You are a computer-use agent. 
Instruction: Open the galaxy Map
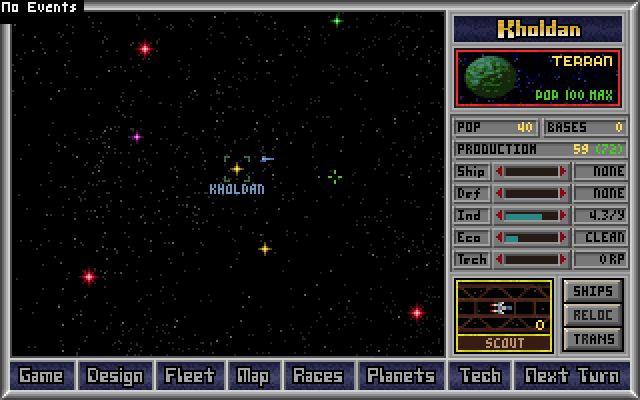(252, 376)
